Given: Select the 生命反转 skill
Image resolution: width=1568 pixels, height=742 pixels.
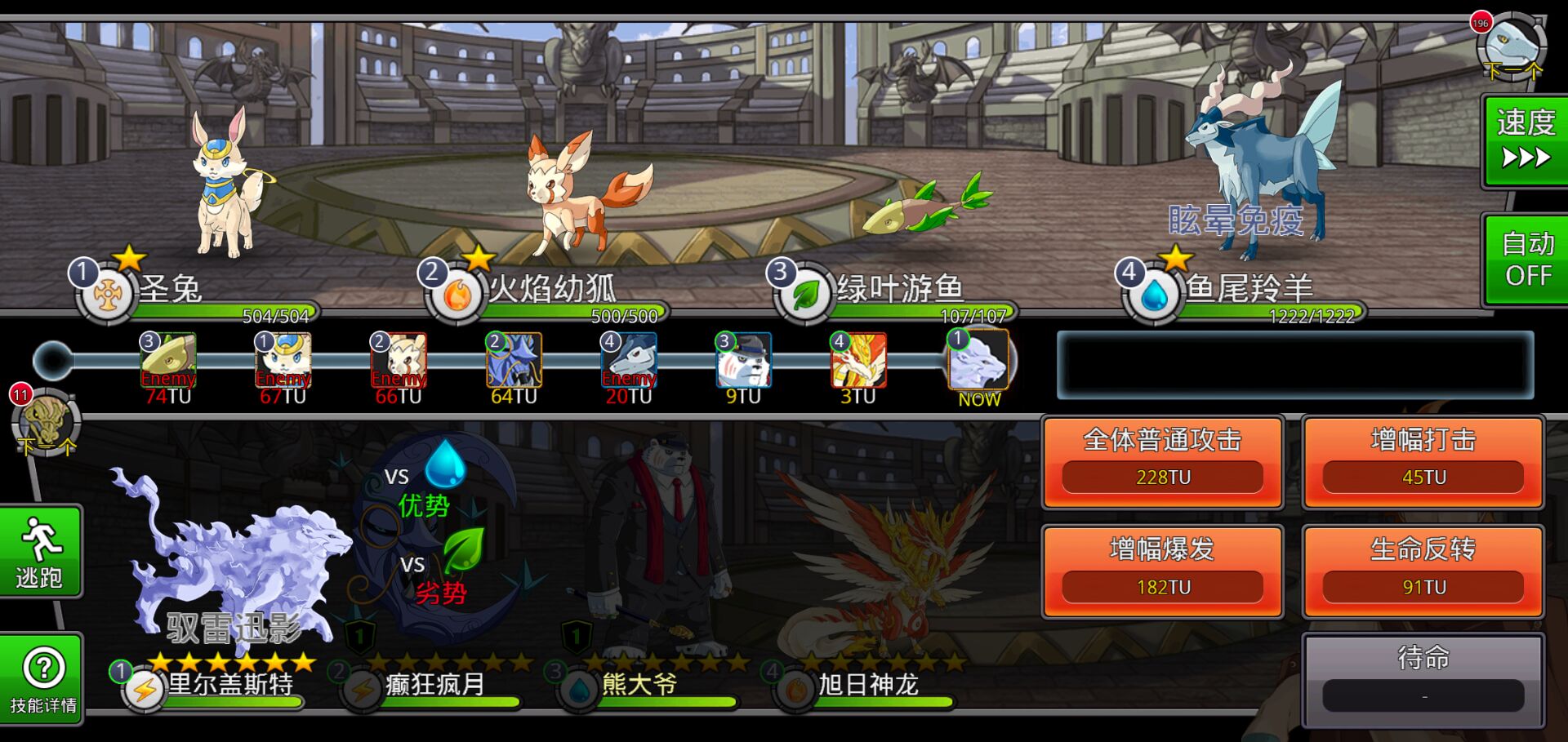Looking at the screenshot, I should click(1423, 571).
